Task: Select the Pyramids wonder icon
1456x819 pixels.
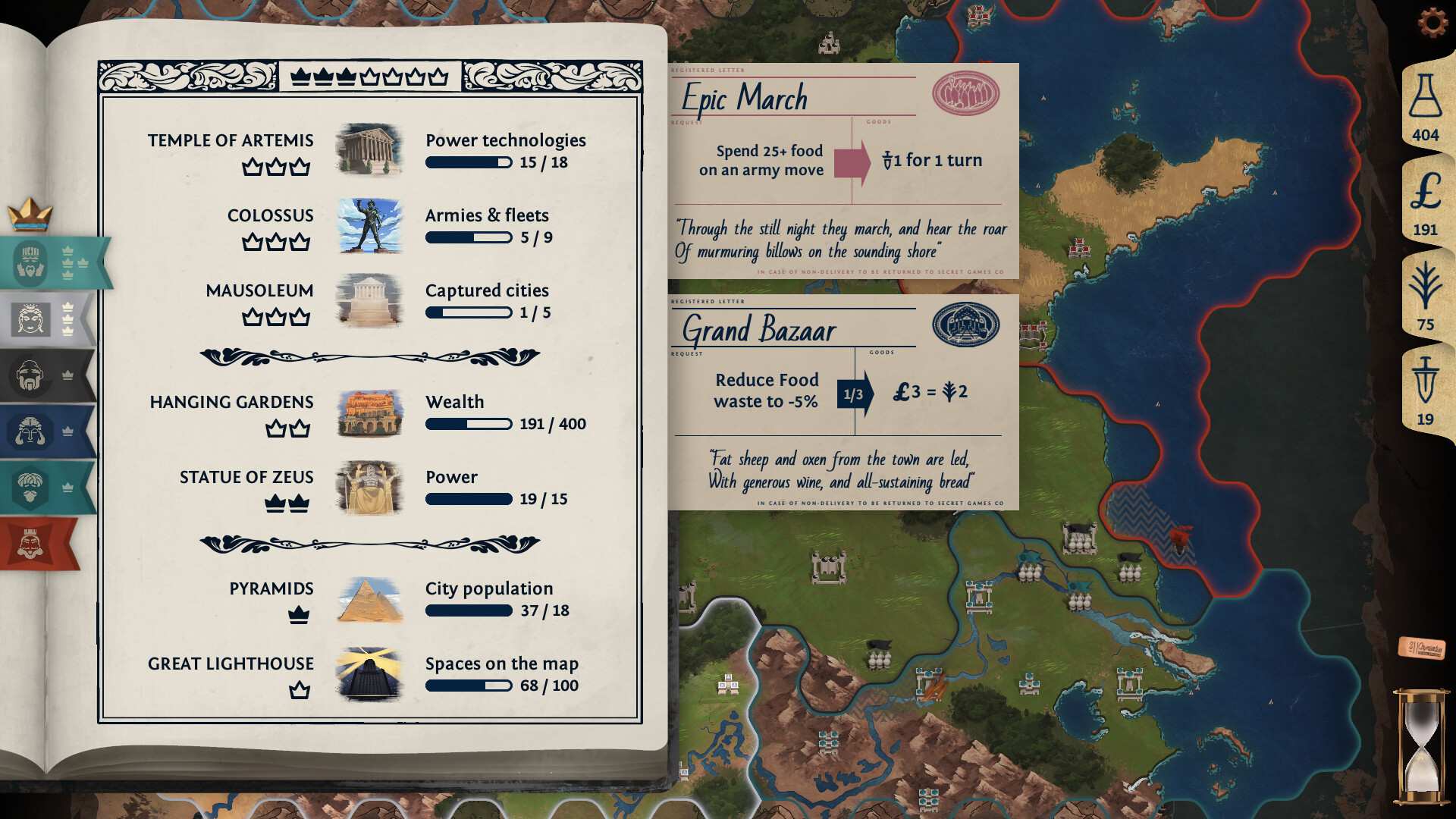Action: pos(370,599)
